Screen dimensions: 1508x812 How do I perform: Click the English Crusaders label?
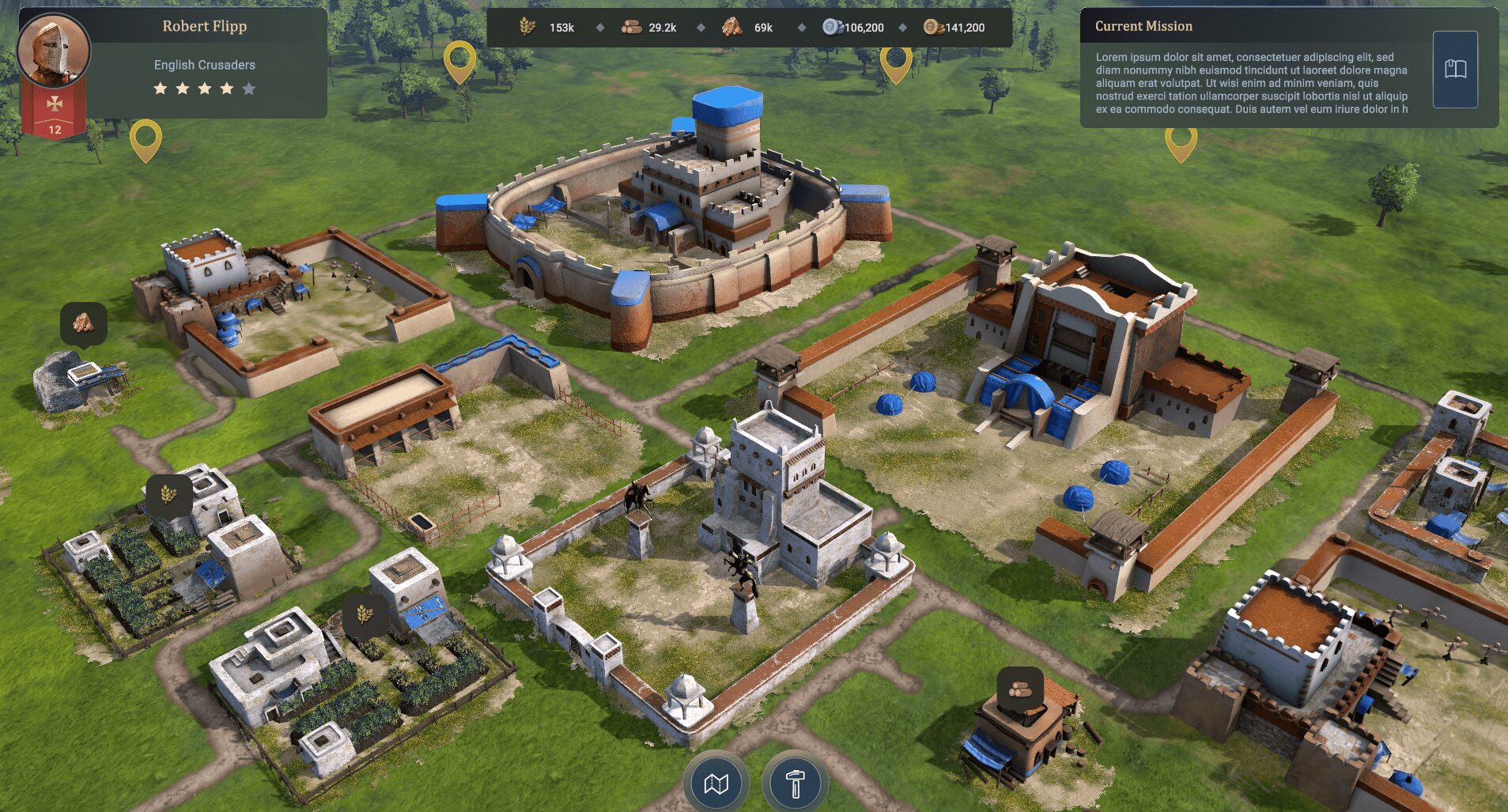tap(204, 64)
